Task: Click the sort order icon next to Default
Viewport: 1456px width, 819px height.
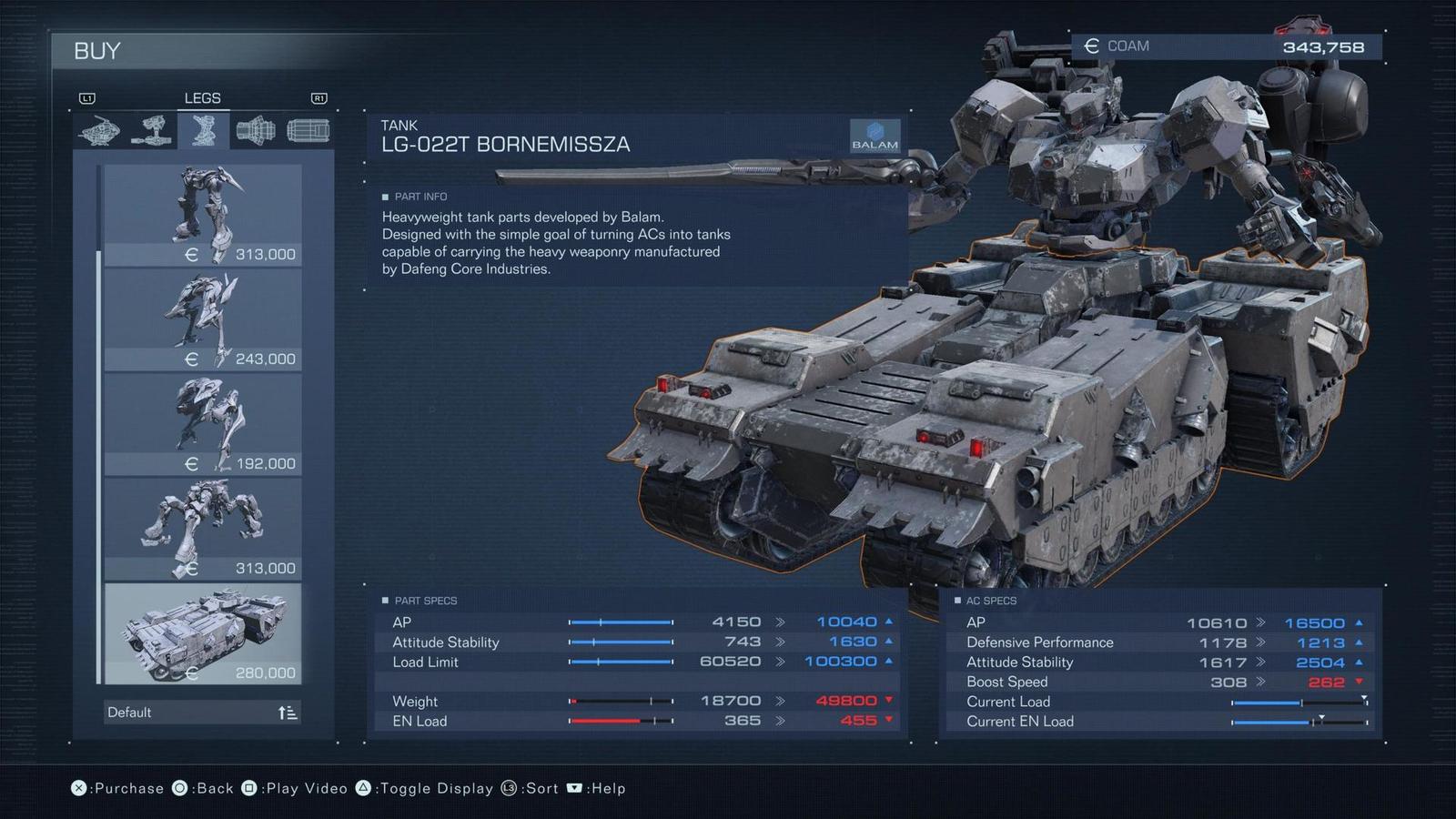Action: click(x=289, y=713)
